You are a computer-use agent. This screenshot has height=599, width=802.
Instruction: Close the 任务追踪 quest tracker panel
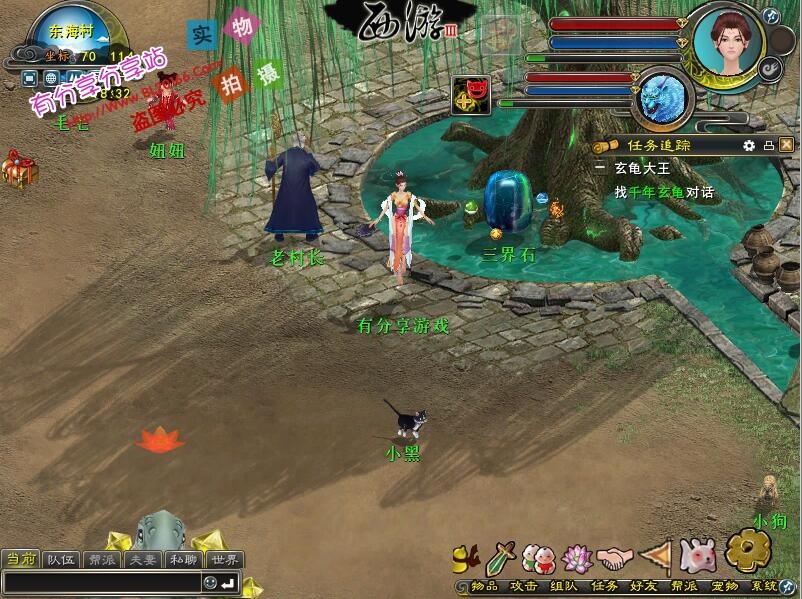[787, 145]
